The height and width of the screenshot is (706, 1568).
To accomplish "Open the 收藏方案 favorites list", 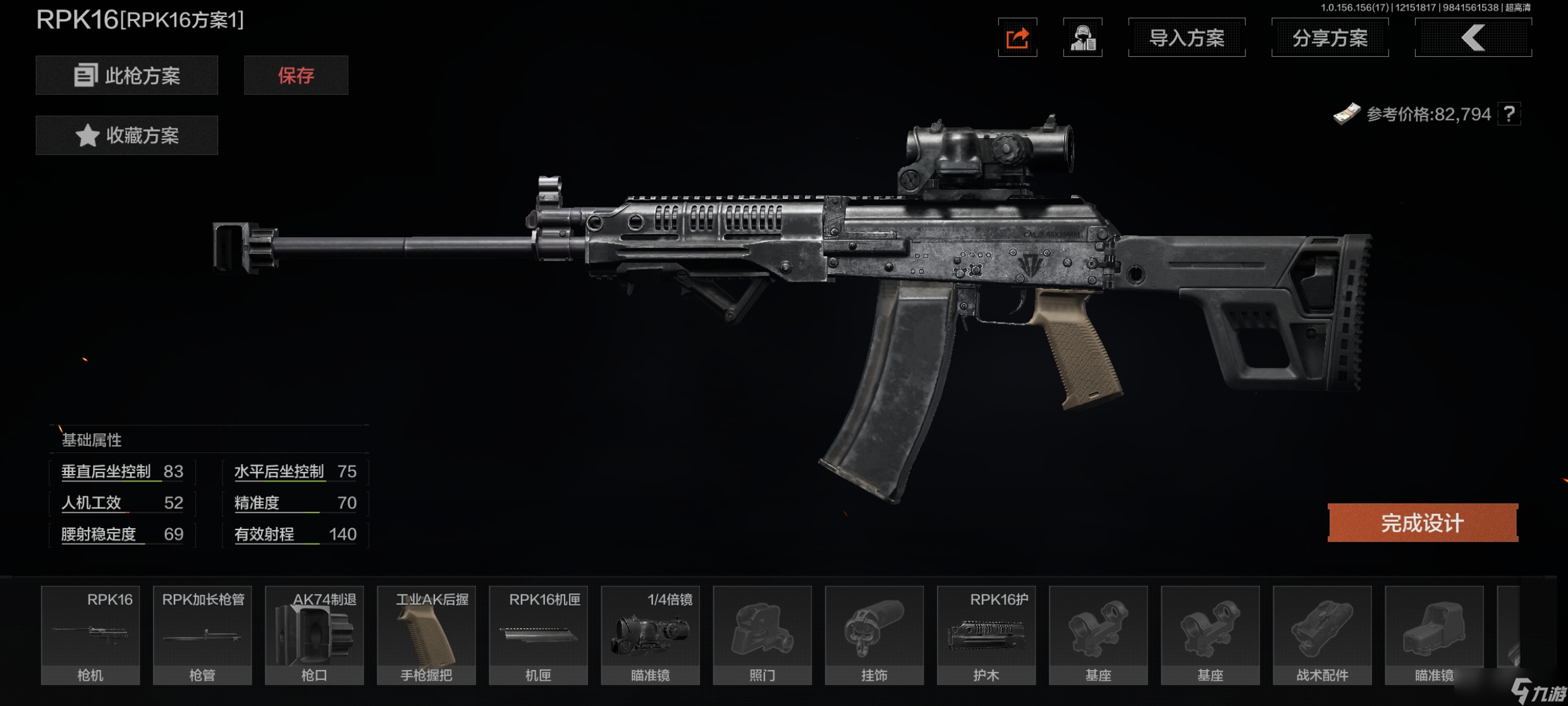I will tap(126, 135).
